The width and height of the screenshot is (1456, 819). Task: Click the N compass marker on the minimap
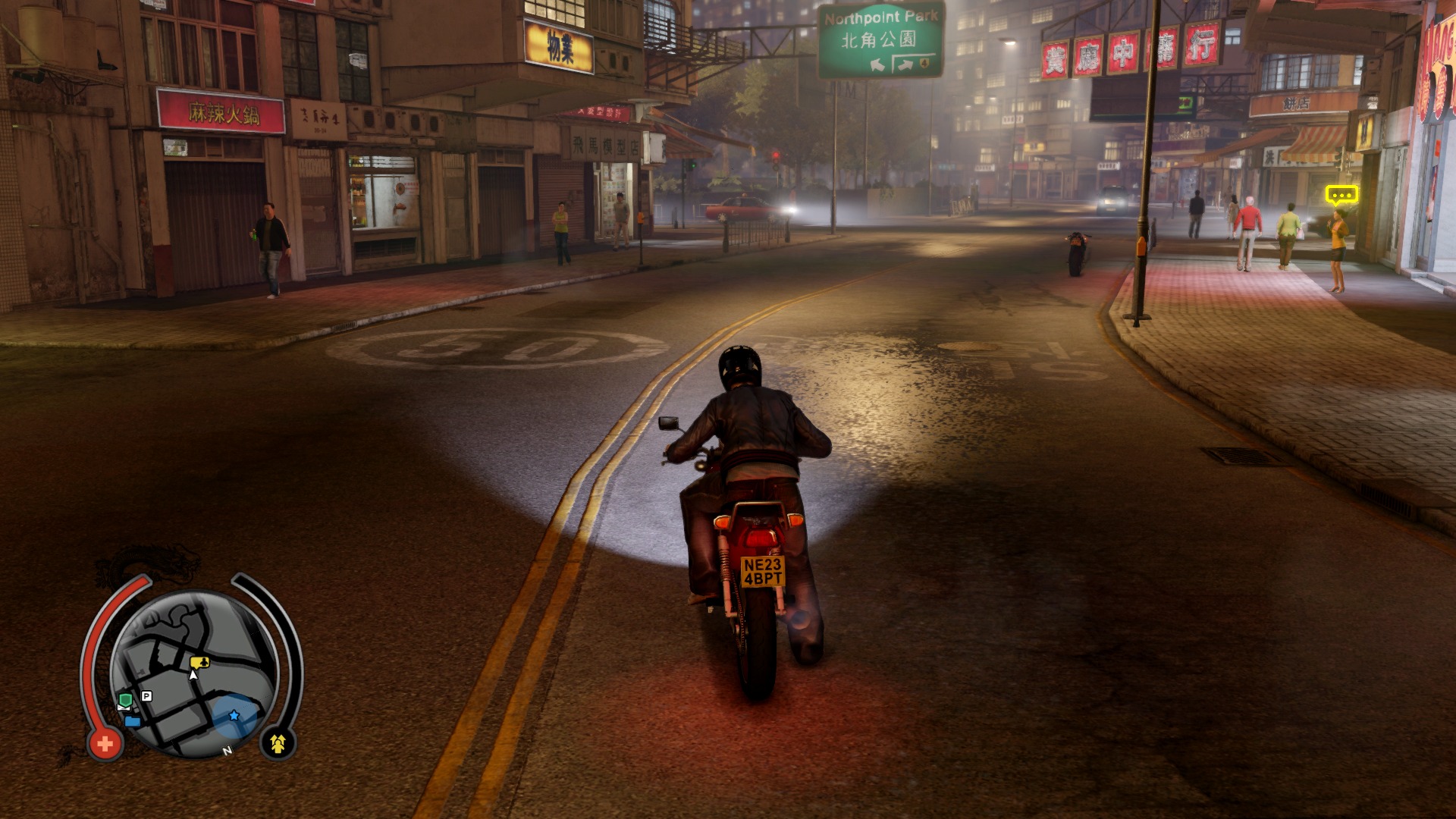click(x=227, y=751)
